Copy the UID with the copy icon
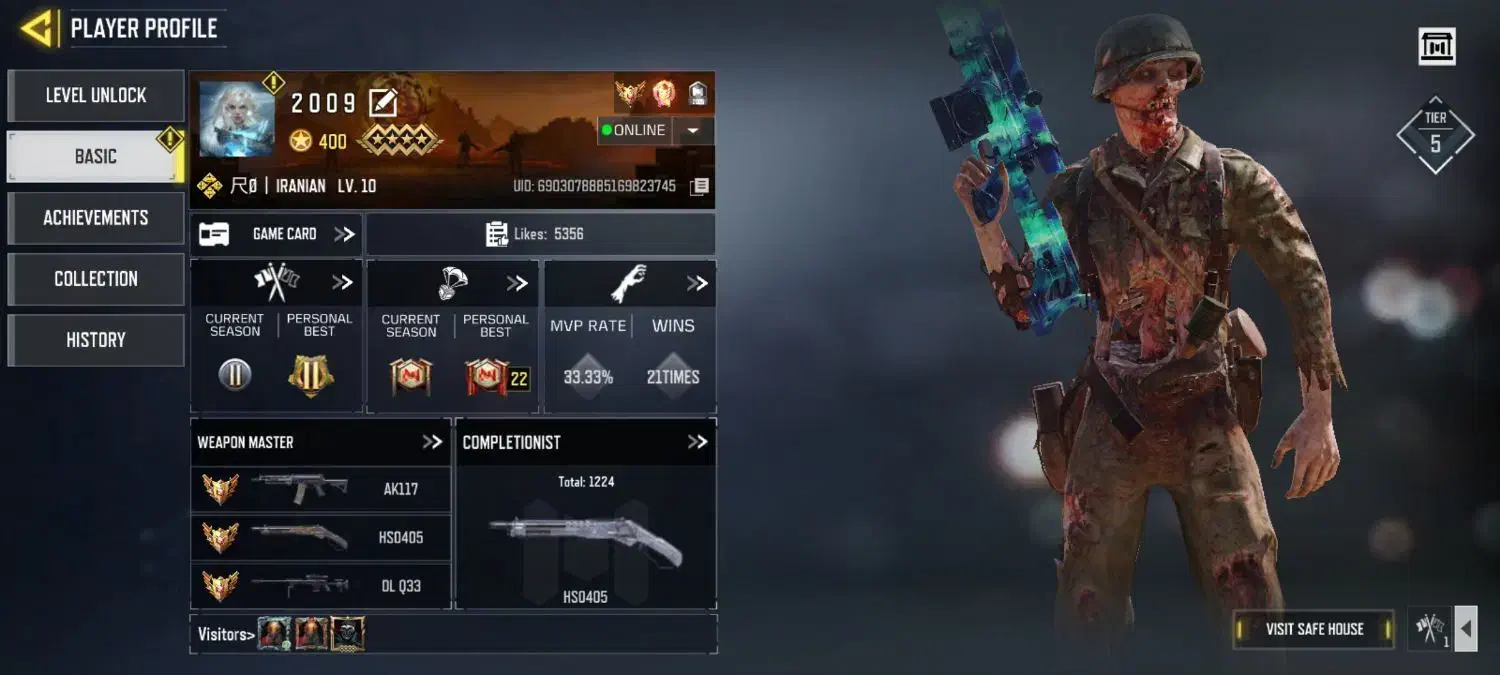1500x675 pixels. (x=700, y=186)
